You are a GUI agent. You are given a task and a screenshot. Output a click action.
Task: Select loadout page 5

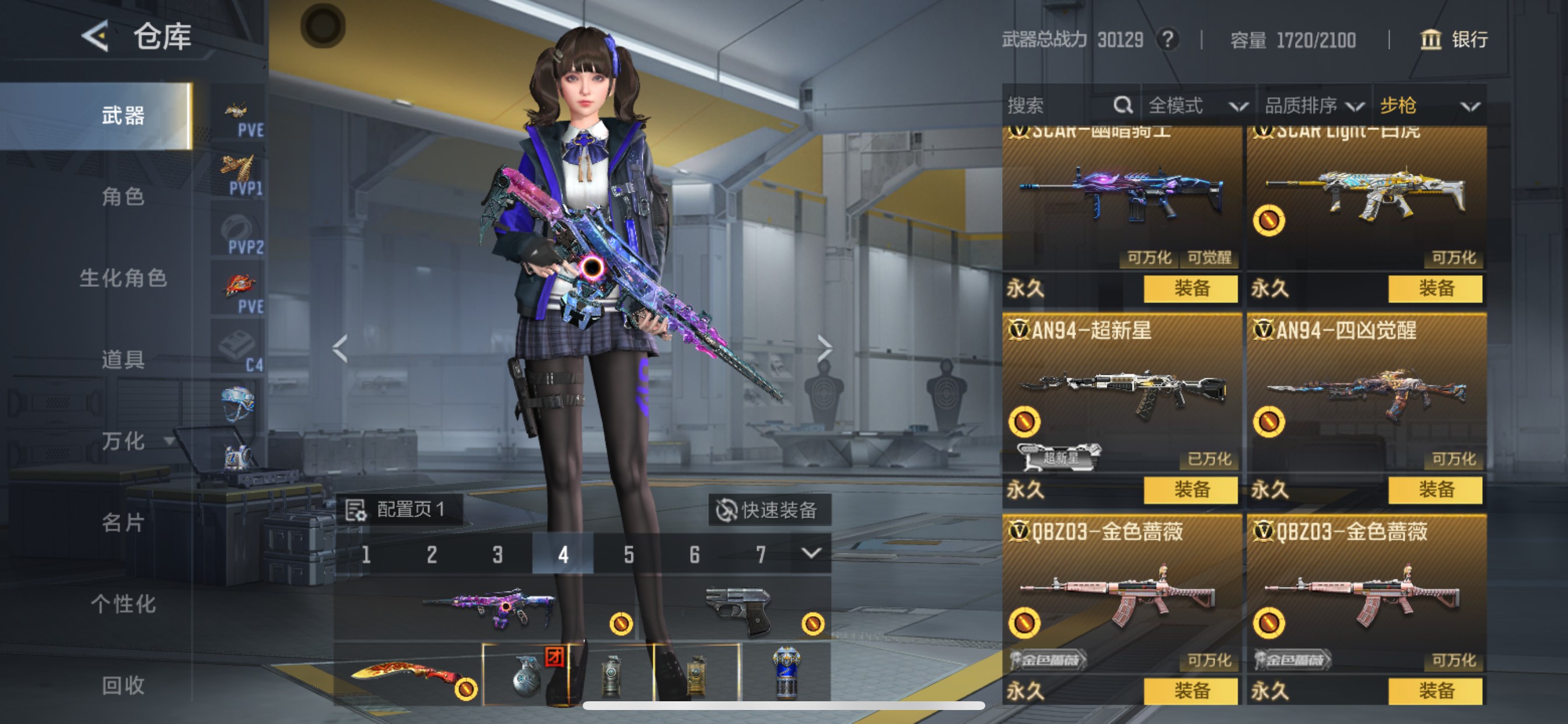tap(628, 554)
